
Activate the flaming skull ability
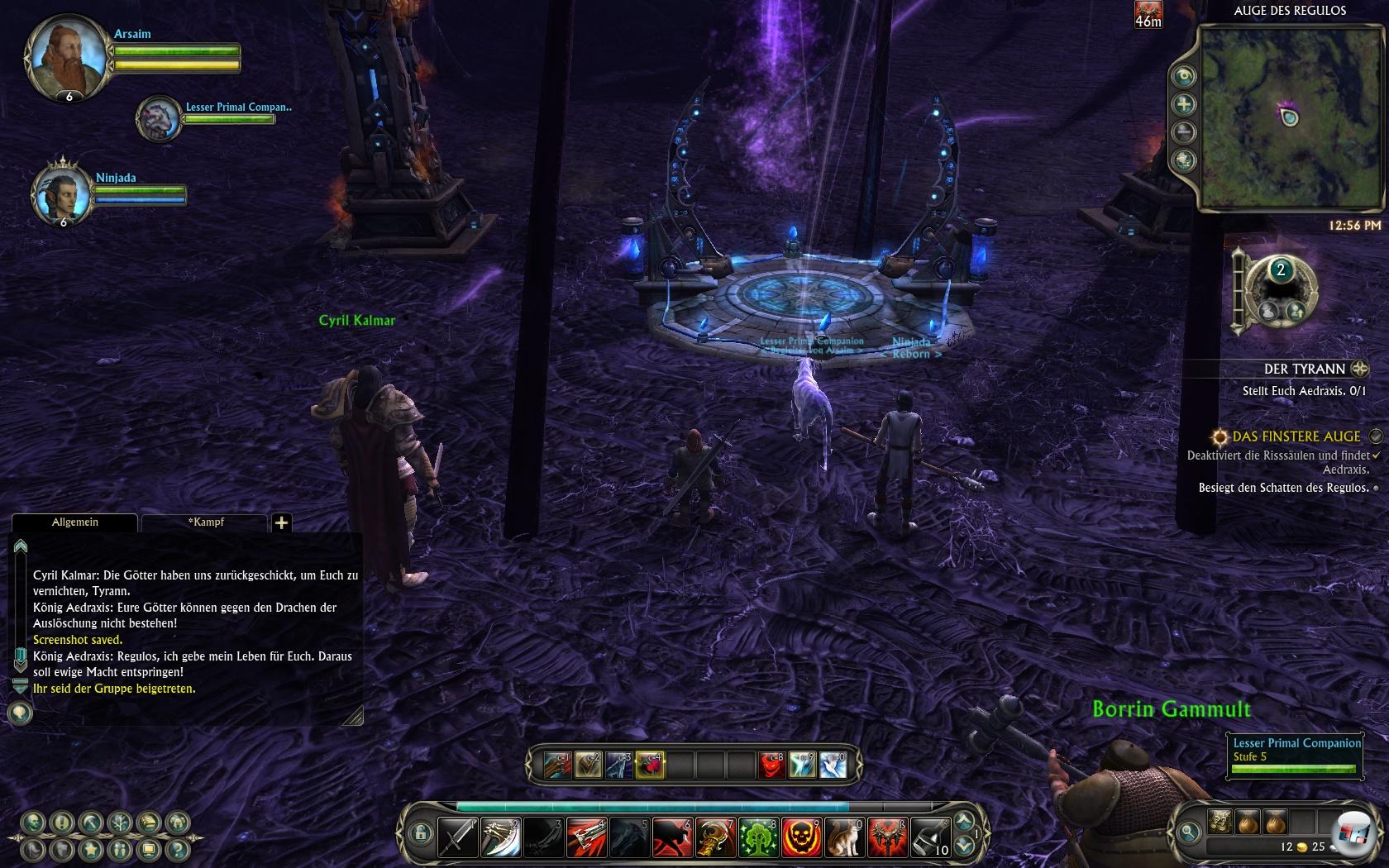(x=801, y=837)
